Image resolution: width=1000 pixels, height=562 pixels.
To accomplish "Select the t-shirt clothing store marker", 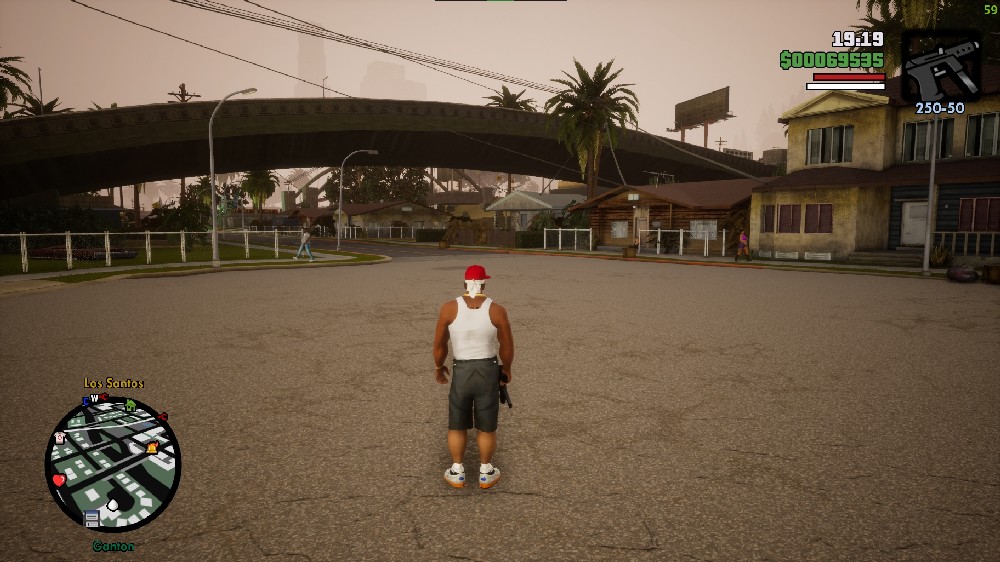I will click(60, 437).
